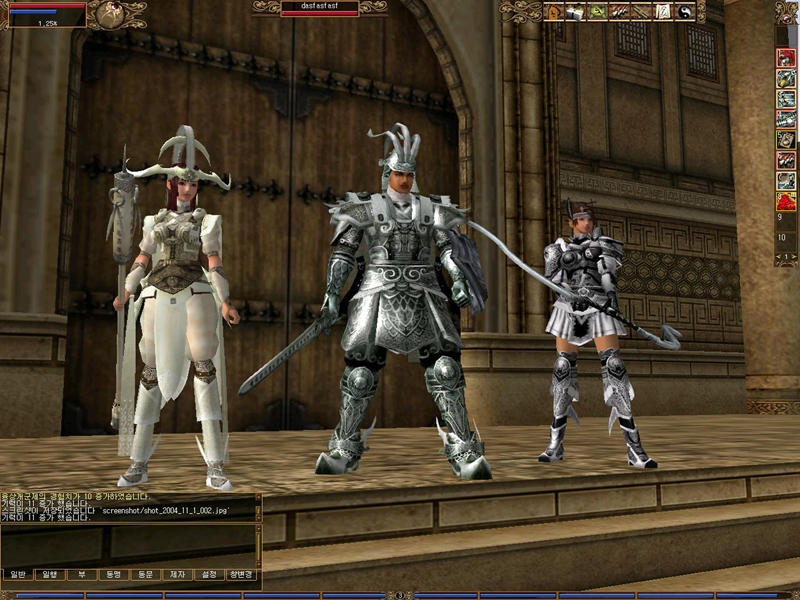
Task: Choose the 동문 chat tab
Action: (145, 575)
